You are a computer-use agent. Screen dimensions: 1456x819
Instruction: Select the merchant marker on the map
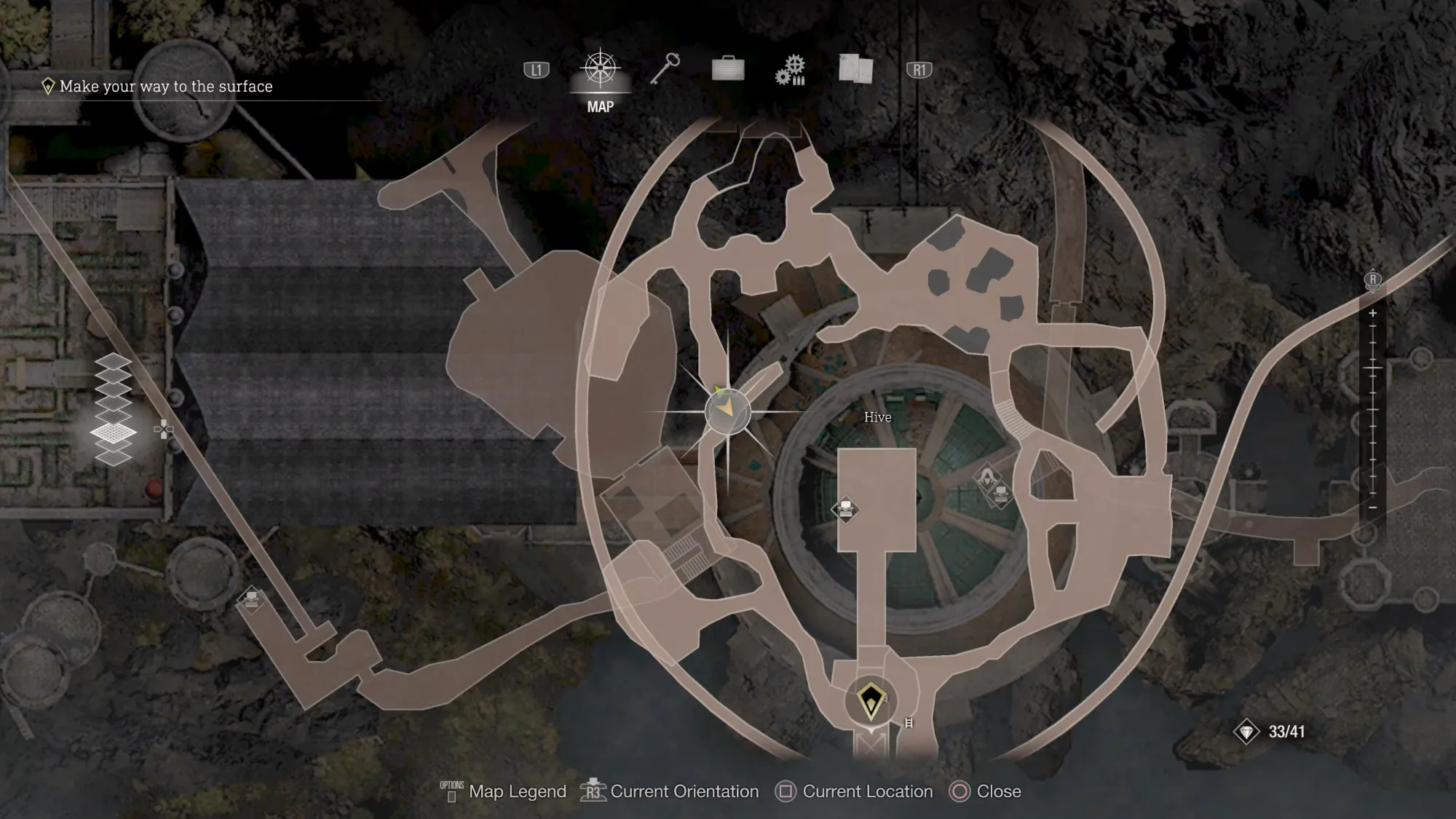[x=987, y=478]
